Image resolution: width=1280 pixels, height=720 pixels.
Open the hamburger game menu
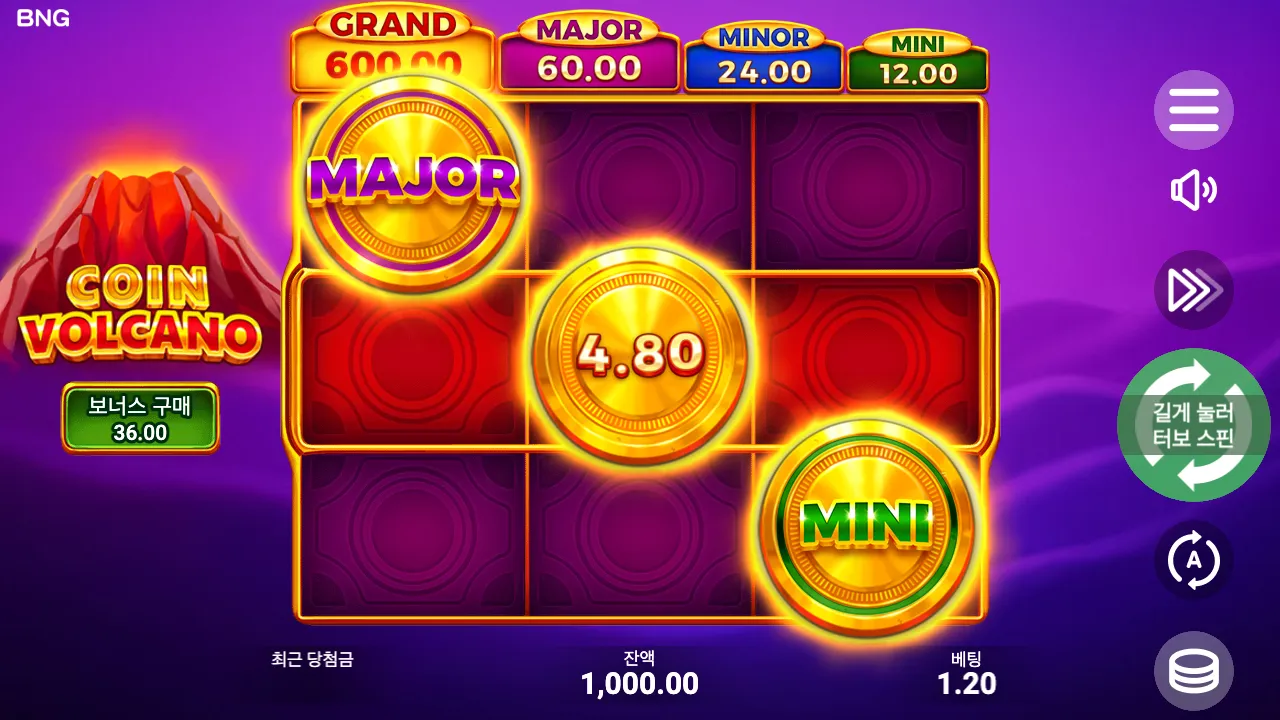click(1194, 110)
